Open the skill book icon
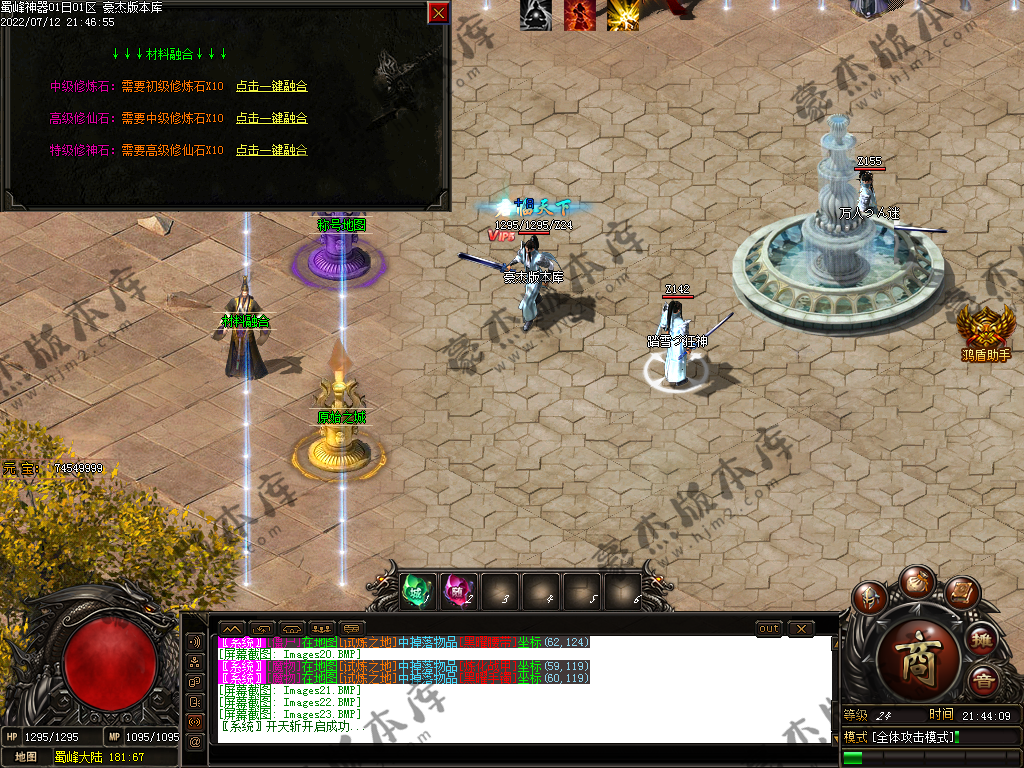The image size is (1024, 768). click(x=960, y=594)
